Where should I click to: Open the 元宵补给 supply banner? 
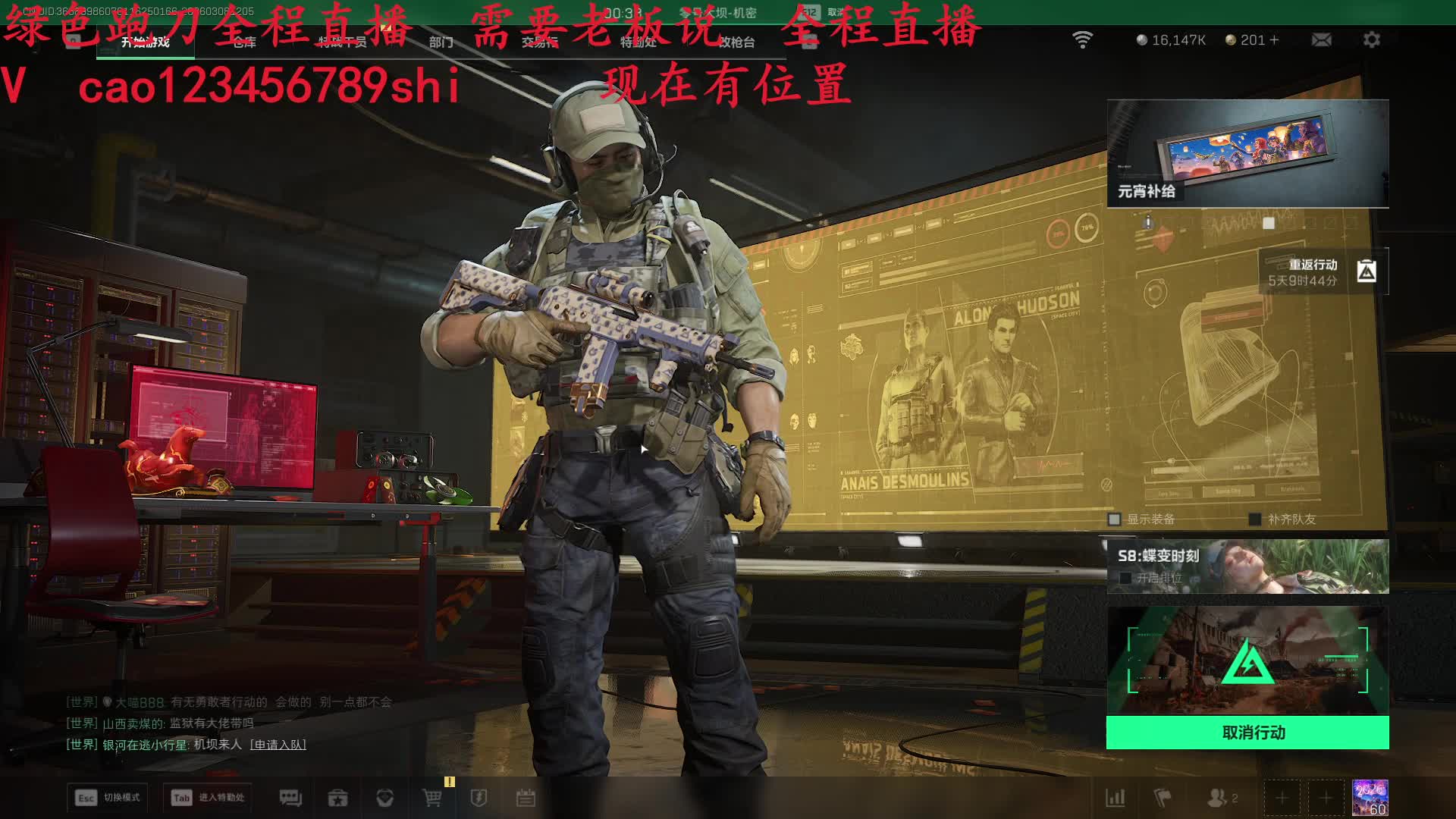pyautogui.click(x=1247, y=153)
